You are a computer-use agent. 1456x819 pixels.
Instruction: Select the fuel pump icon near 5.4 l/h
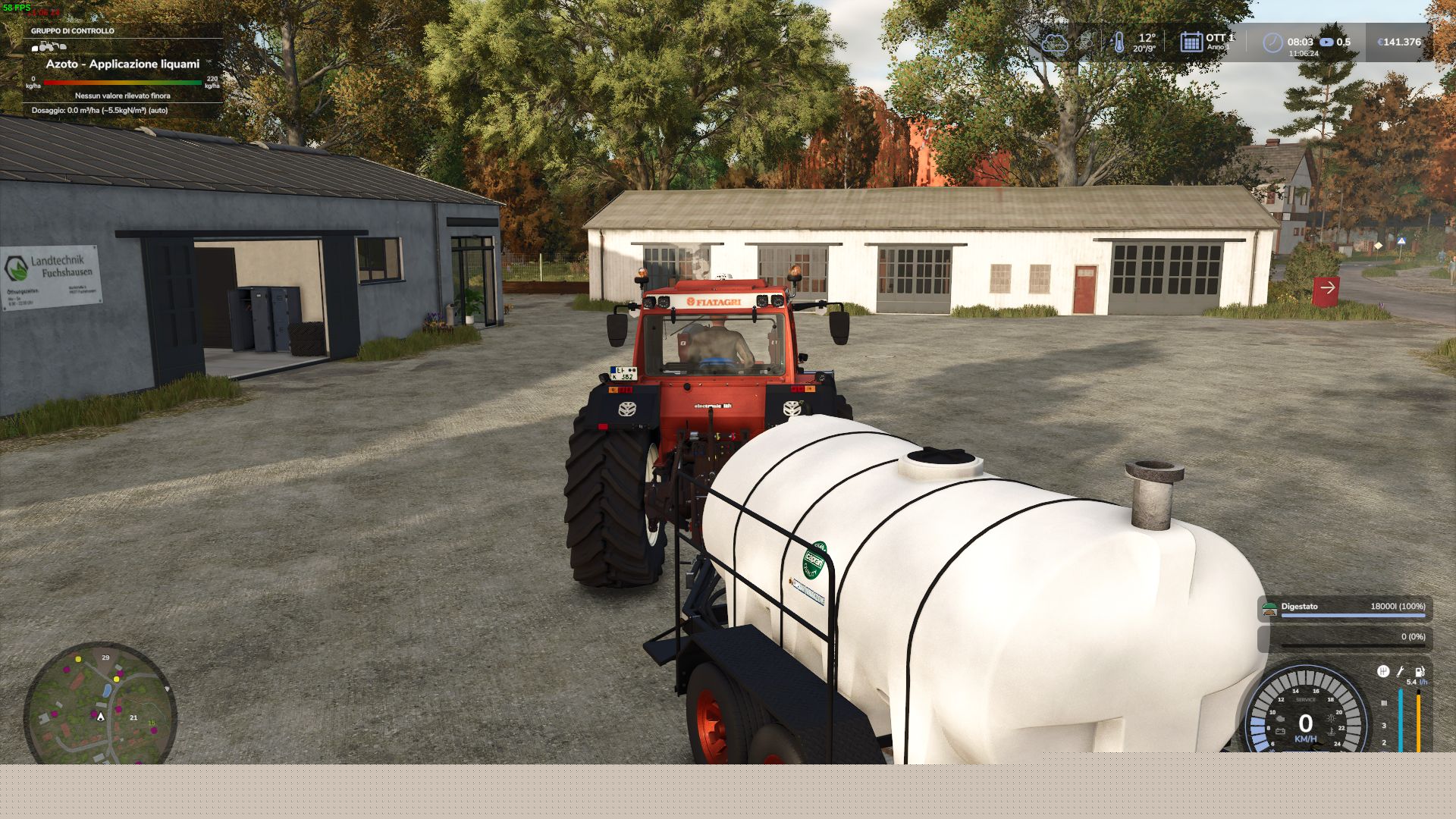pos(1420,671)
